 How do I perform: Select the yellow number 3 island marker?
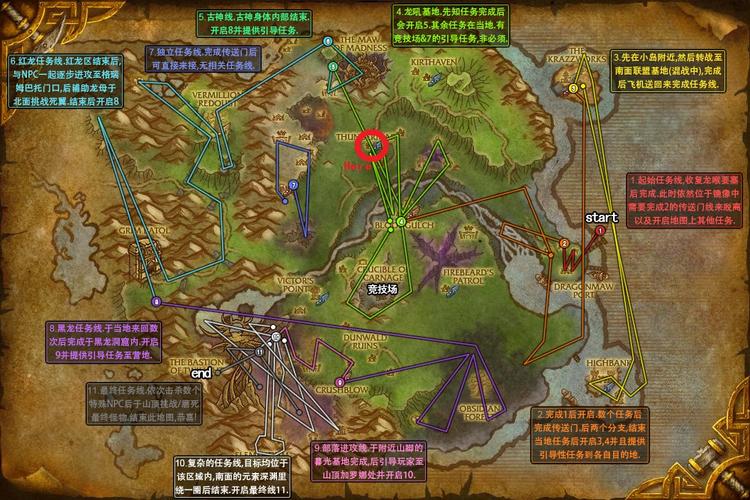pyautogui.click(x=573, y=88)
